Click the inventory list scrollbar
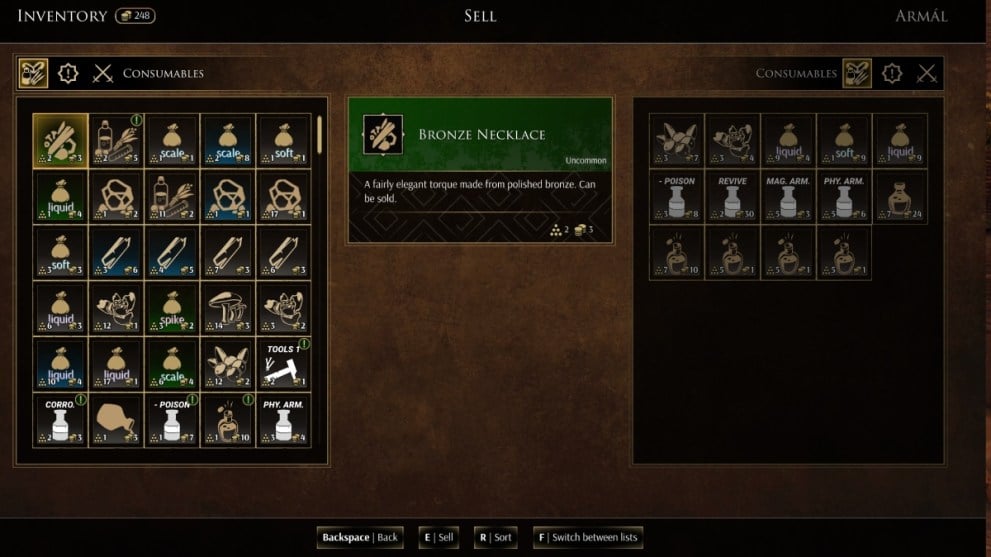Screen dimensions: 991x557 (x=319, y=133)
